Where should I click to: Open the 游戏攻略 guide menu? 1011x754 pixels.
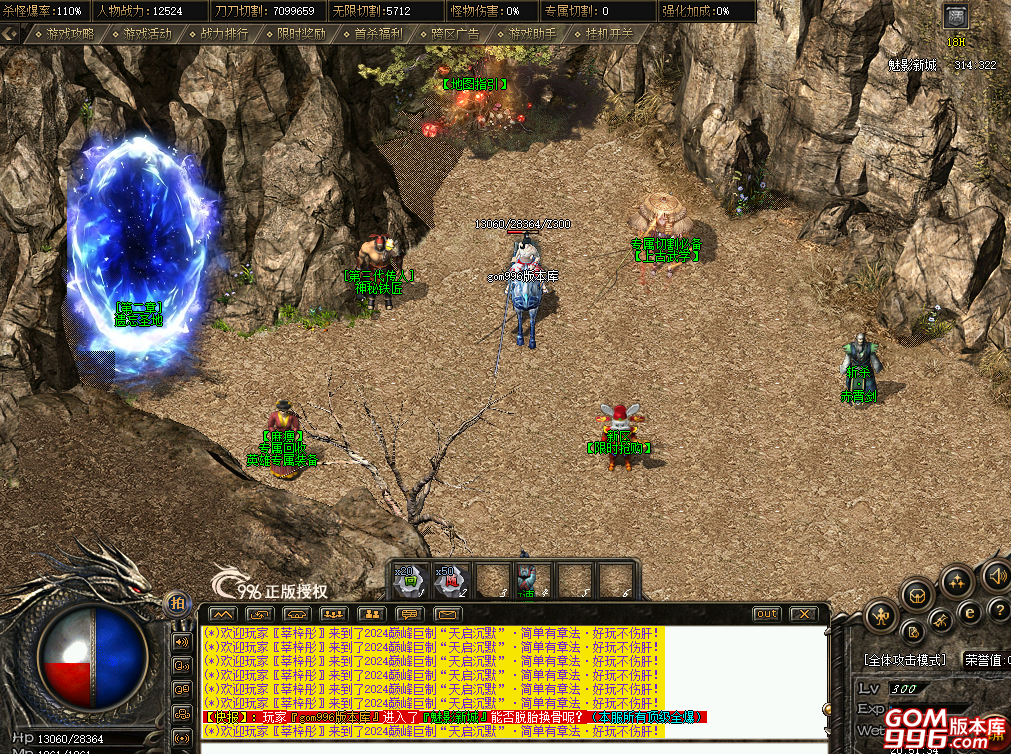click(x=69, y=33)
